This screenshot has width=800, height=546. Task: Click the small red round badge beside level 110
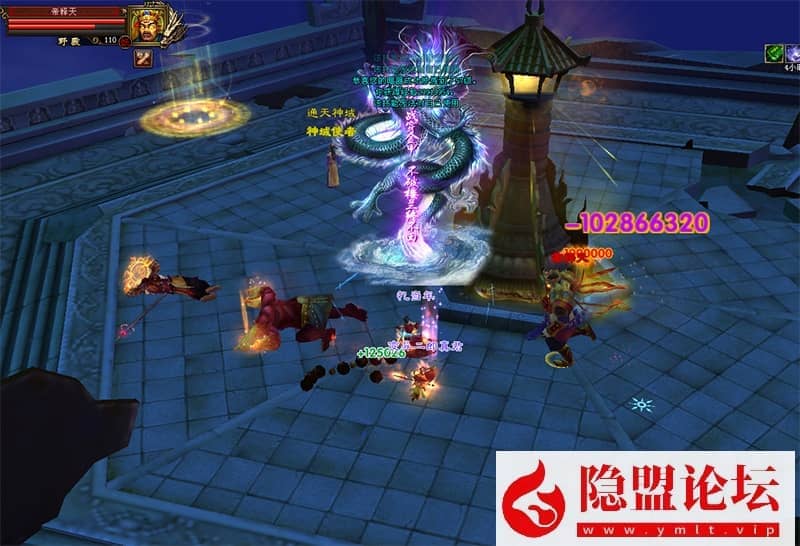(126, 42)
